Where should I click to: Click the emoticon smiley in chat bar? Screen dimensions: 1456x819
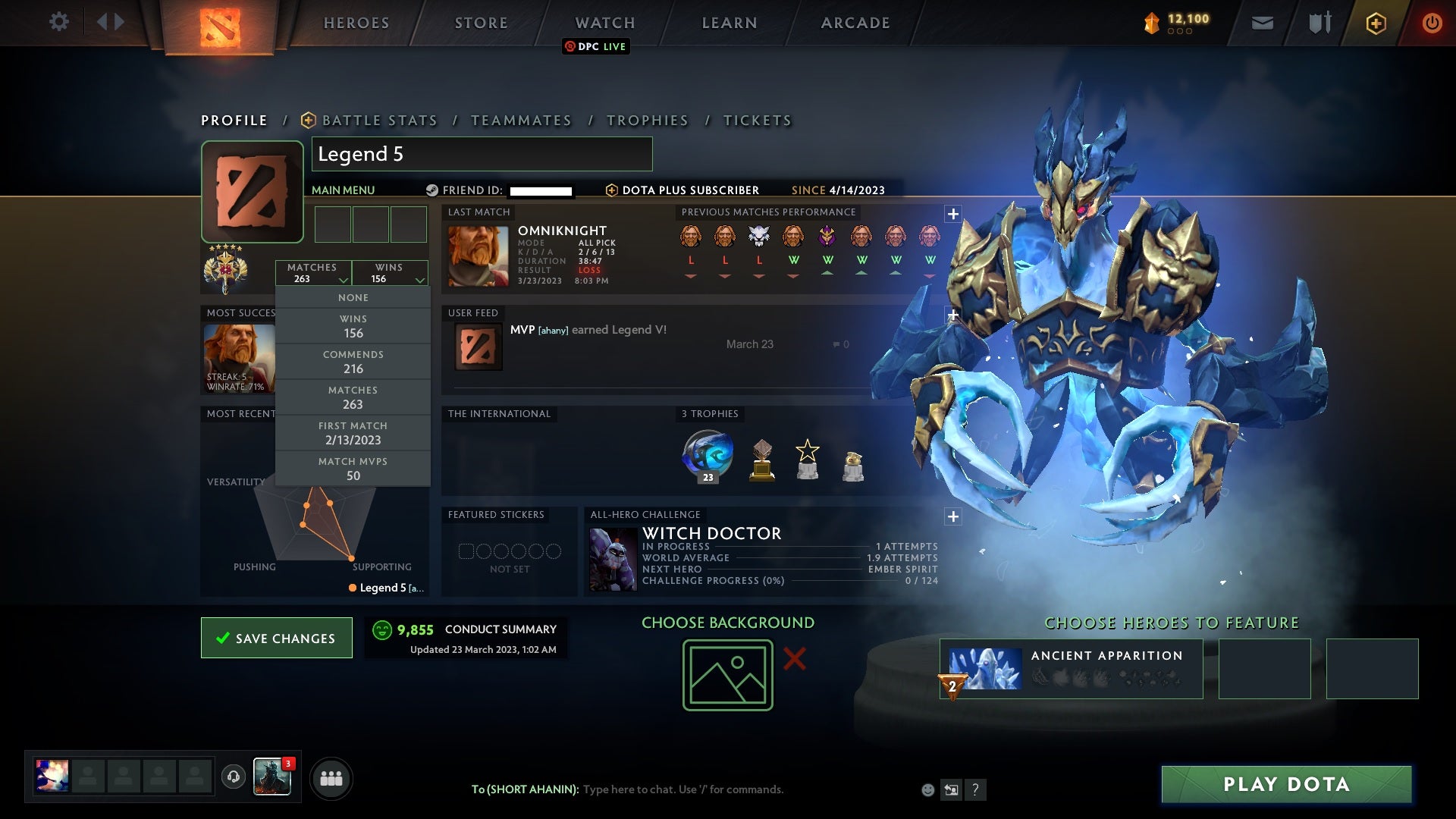tap(927, 789)
